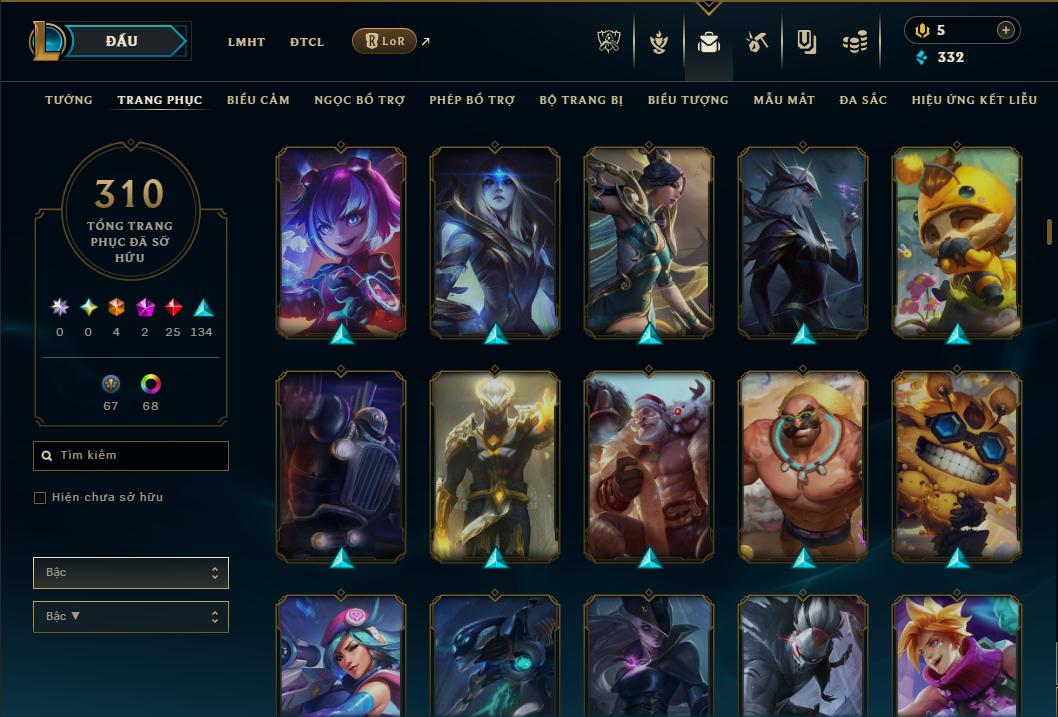Open the ĐA SẮC tab
Image resolution: width=1058 pixels, height=717 pixels.
pyautogui.click(x=863, y=100)
